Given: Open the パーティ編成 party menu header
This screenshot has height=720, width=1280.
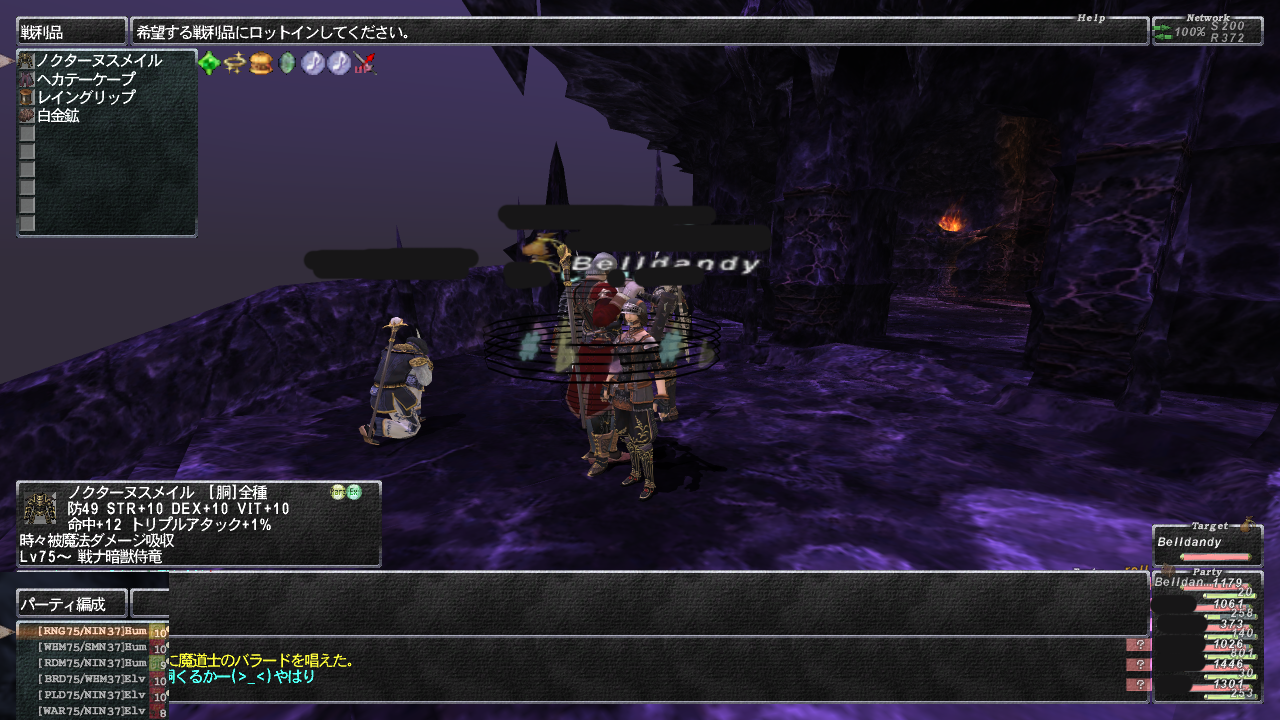Looking at the screenshot, I should tap(72, 604).
